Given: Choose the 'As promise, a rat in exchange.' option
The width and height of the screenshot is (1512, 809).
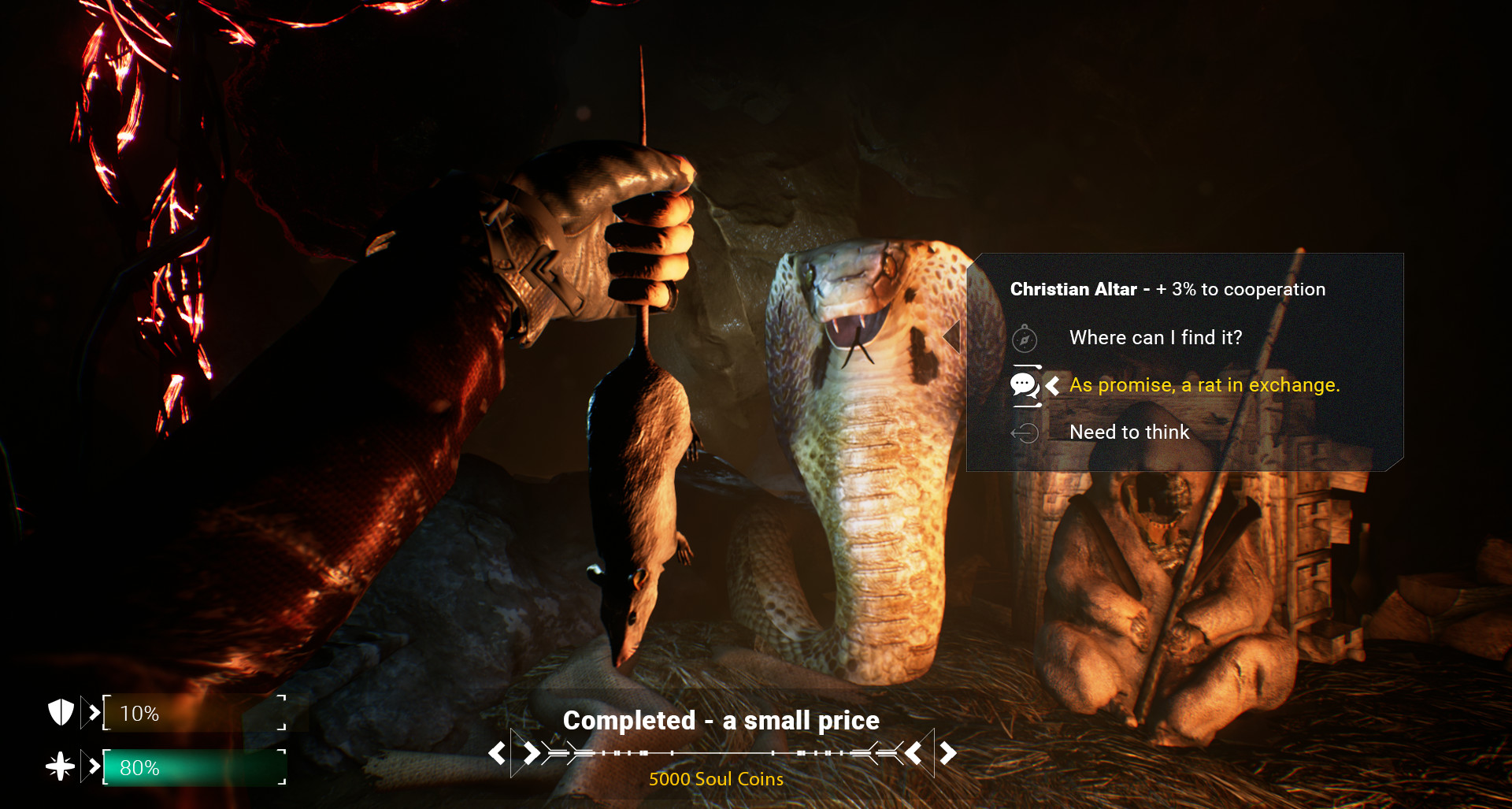Looking at the screenshot, I should [1205, 385].
